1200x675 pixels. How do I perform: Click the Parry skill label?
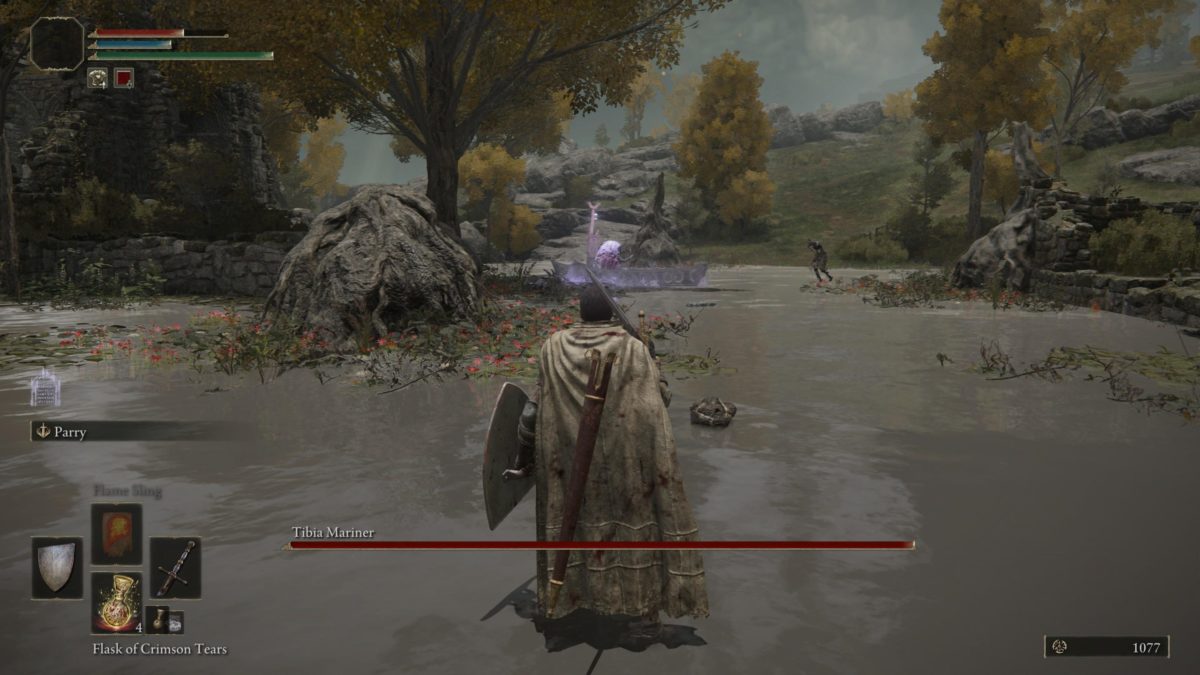[x=70, y=432]
